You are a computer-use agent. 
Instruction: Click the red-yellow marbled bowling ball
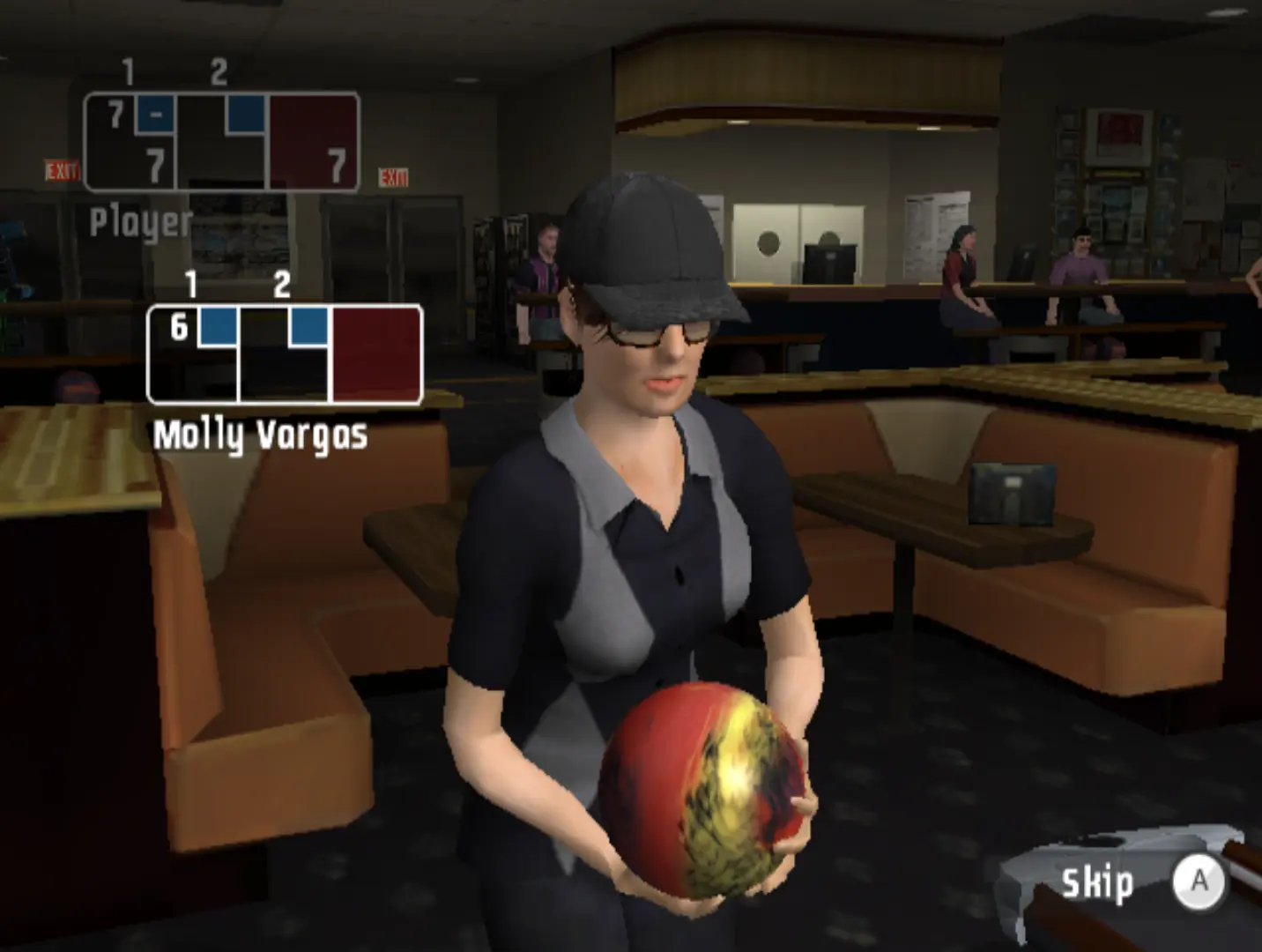(705, 785)
